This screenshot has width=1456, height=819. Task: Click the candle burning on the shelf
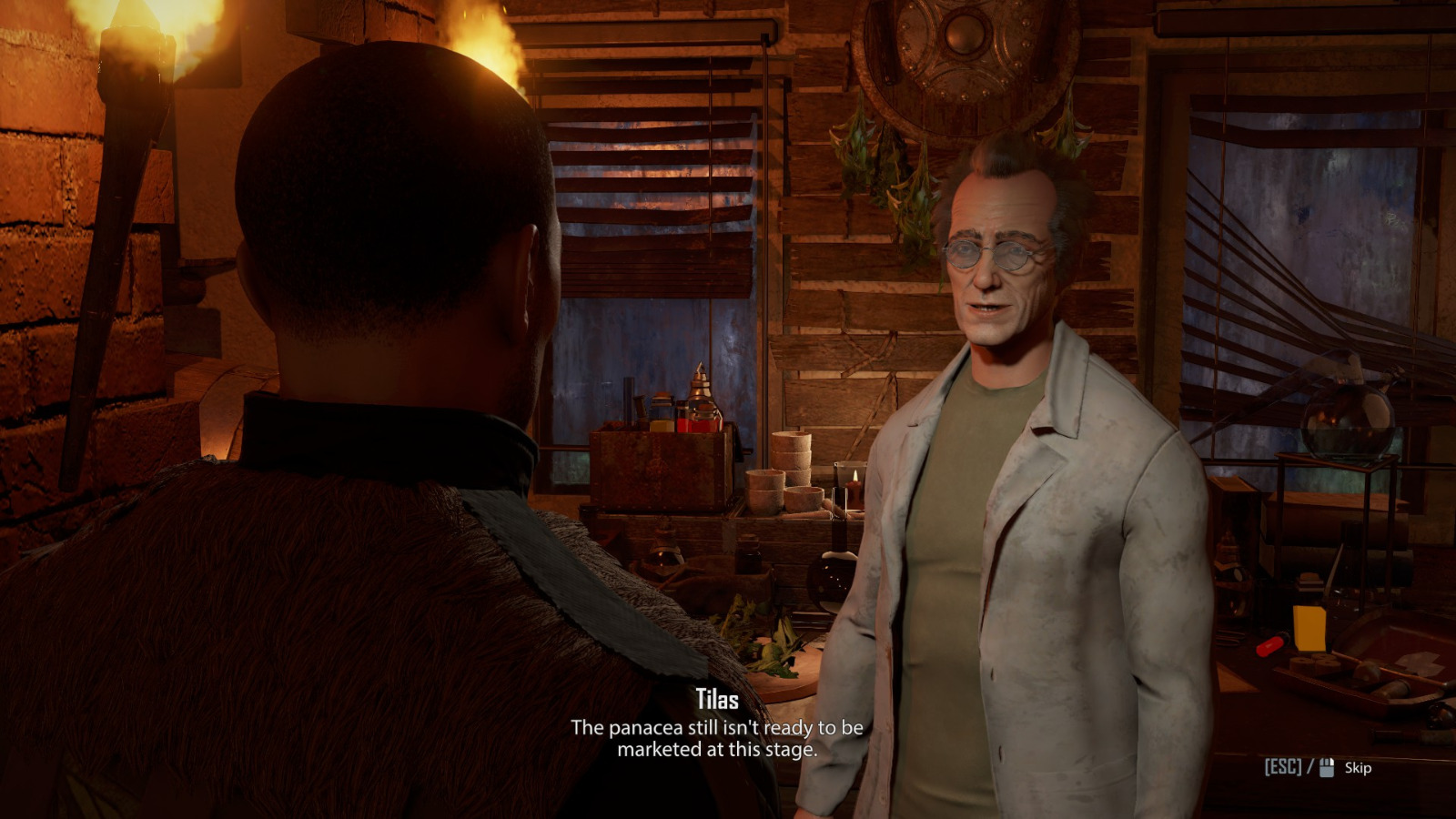[854, 491]
